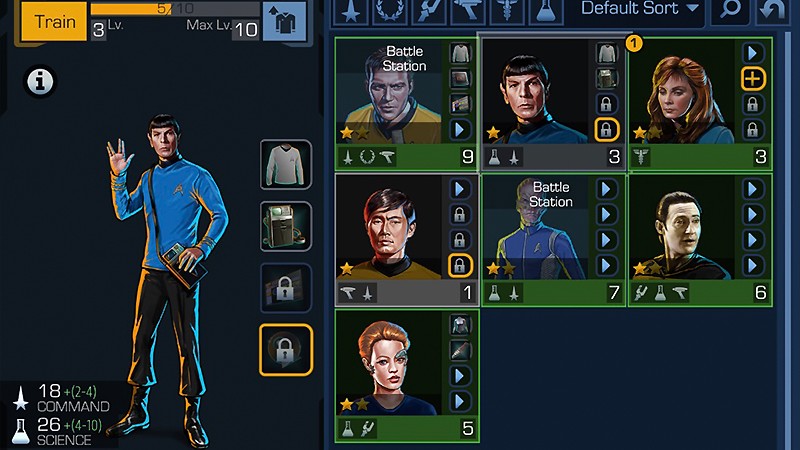
Task: Open crew search with the magnifier
Action: 731,11
